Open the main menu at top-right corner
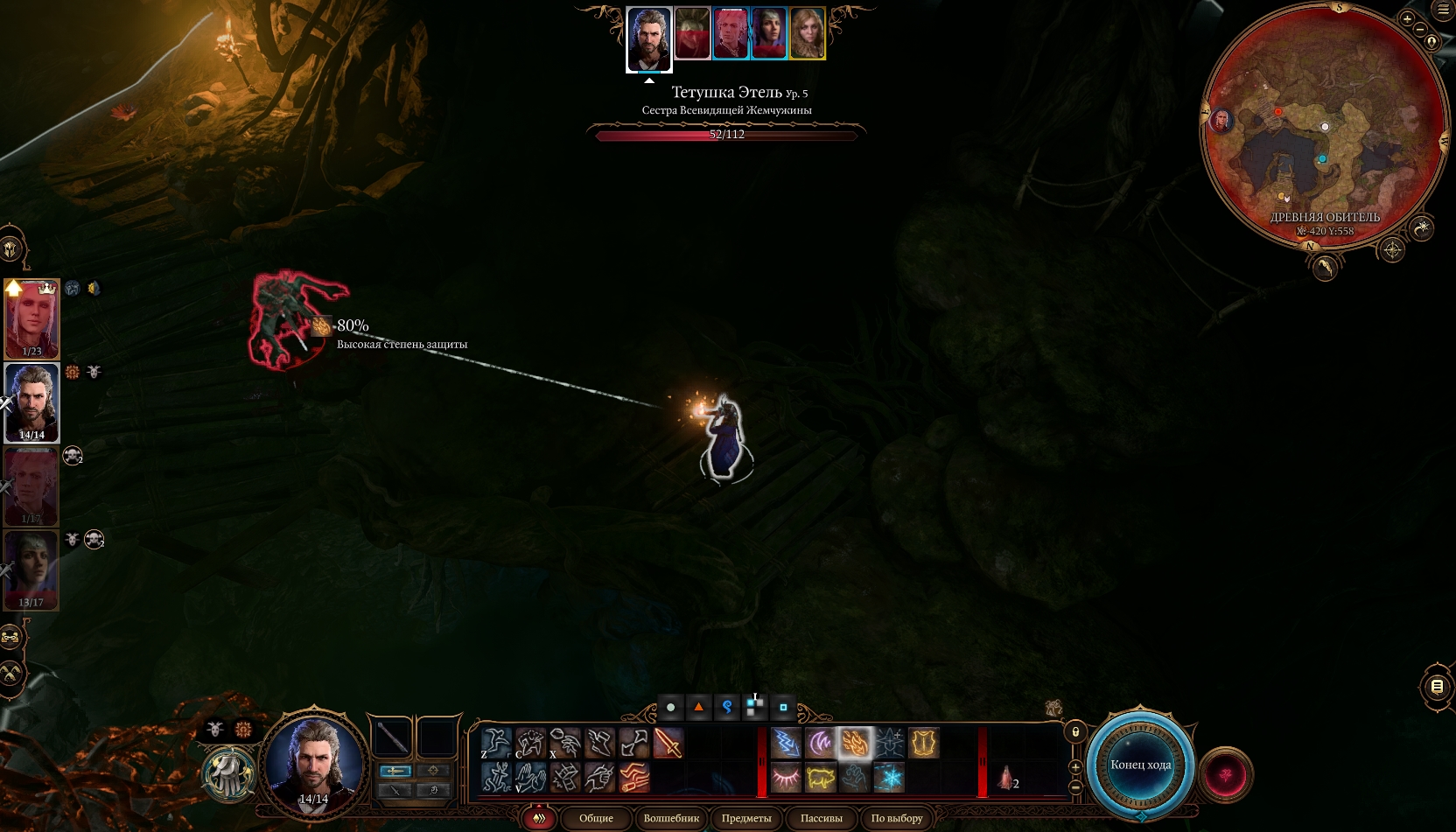This screenshot has width=1456, height=832. pos(1443,10)
